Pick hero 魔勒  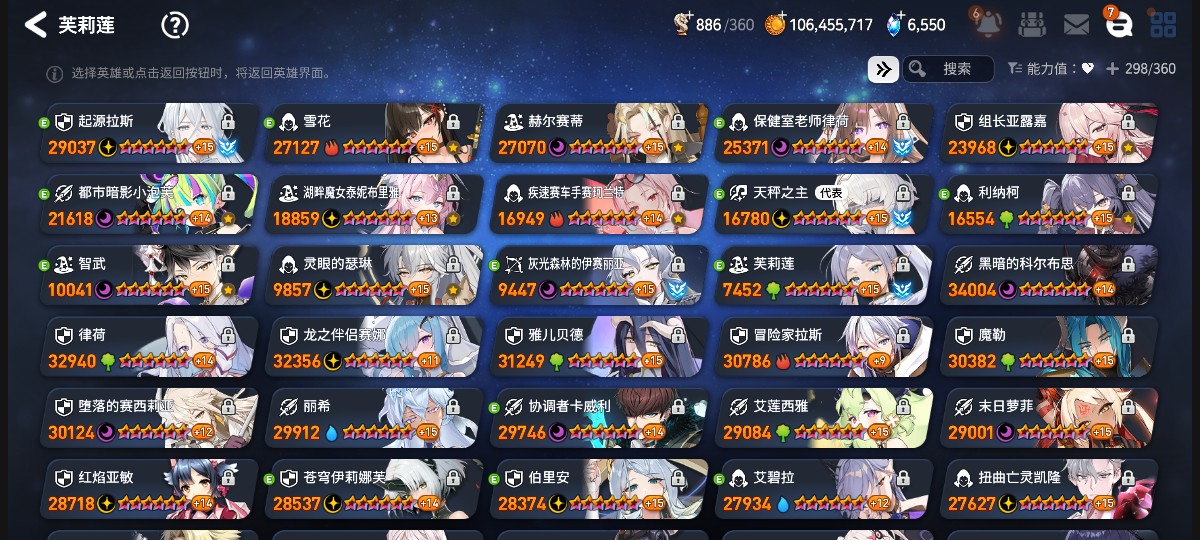tap(1050, 346)
